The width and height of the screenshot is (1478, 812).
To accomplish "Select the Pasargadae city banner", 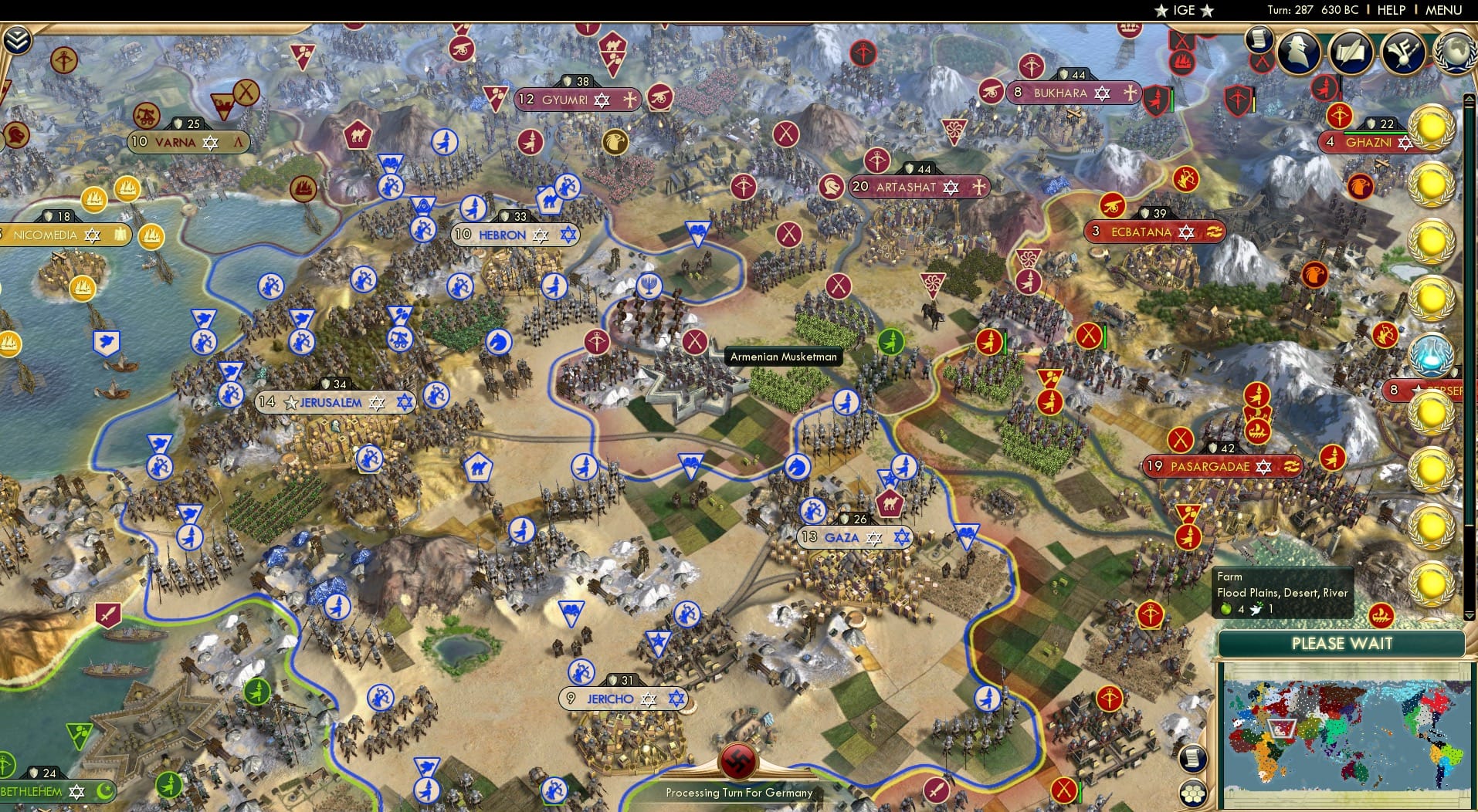I will (x=1224, y=466).
